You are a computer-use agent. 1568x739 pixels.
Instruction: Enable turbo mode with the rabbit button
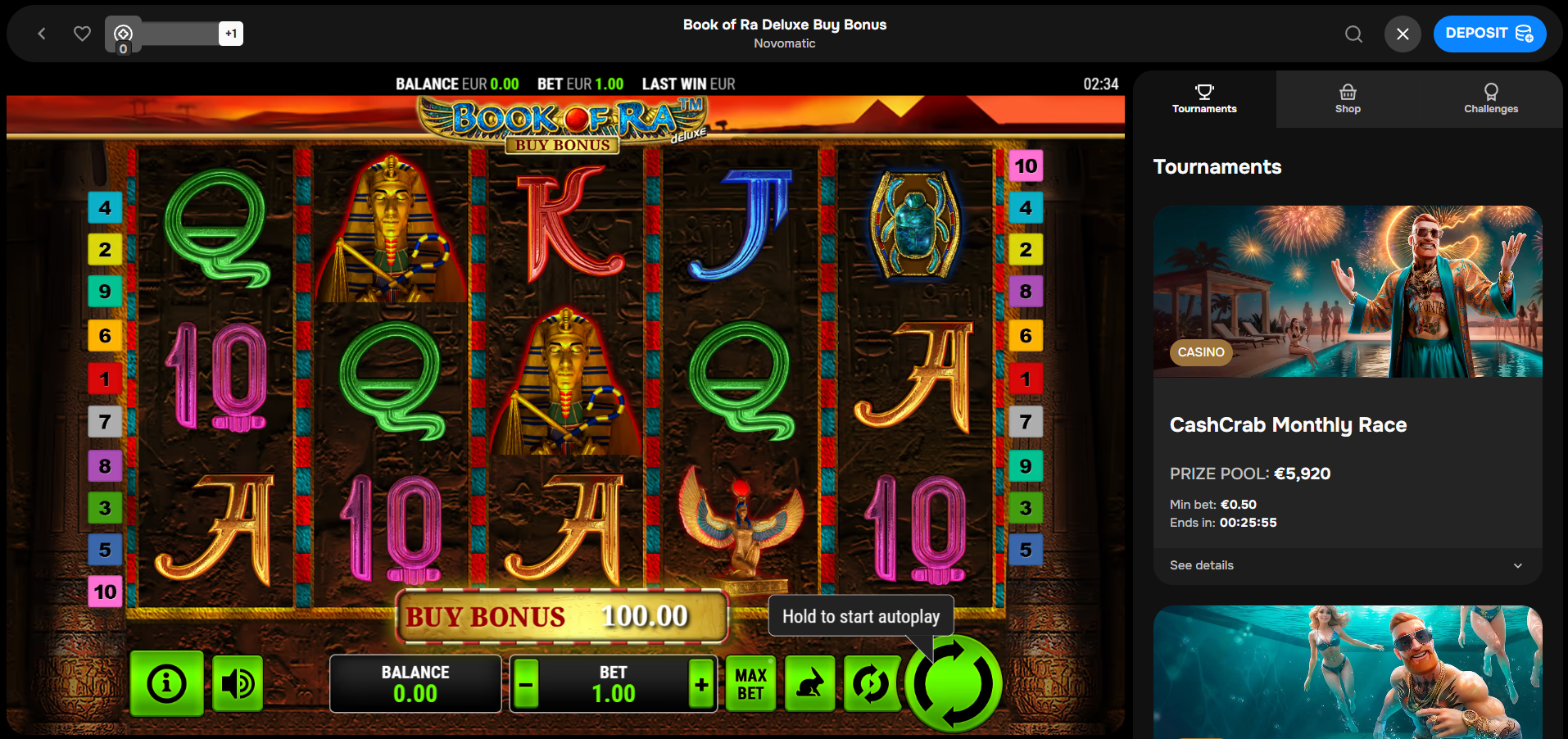809,683
